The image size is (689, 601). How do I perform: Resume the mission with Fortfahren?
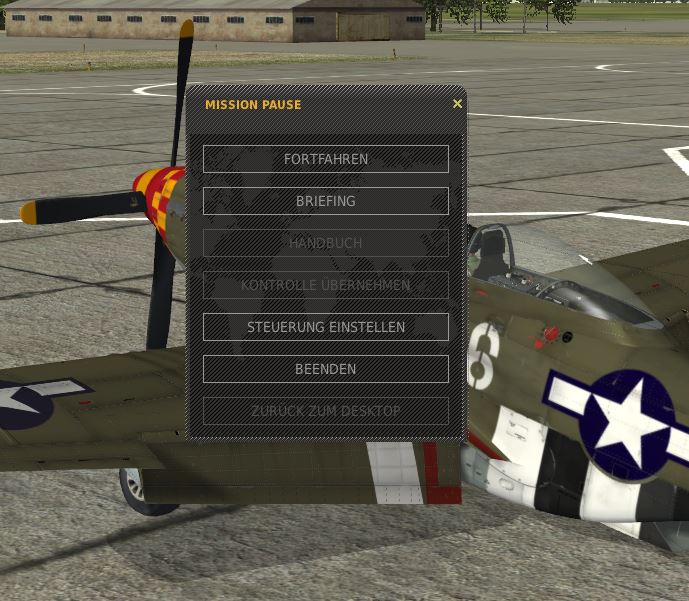pyautogui.click(x=325, y=159)
